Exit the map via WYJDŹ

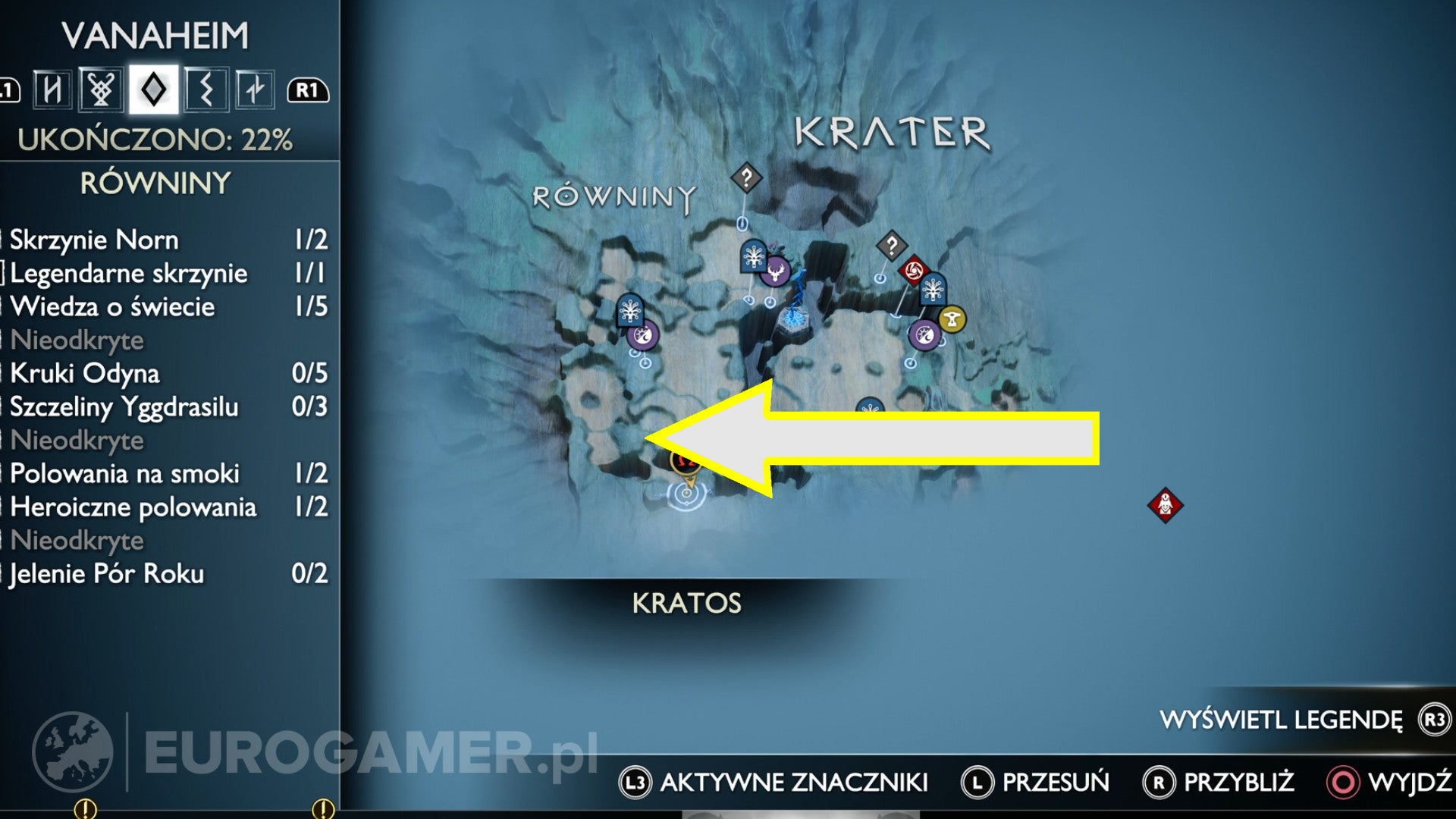tap(1410, 780)
